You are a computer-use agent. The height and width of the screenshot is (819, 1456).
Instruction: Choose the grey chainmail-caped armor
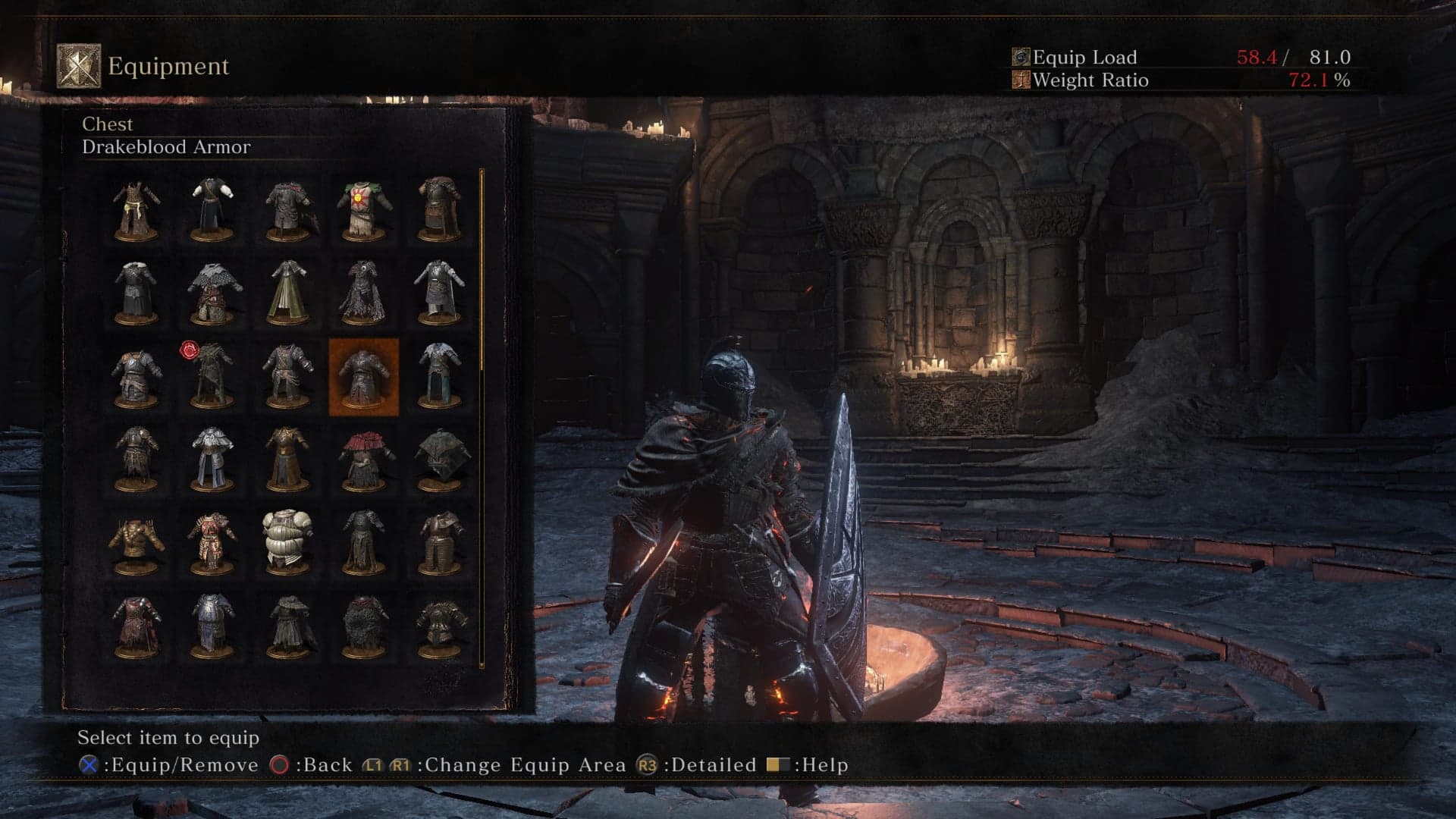point(212,291)
